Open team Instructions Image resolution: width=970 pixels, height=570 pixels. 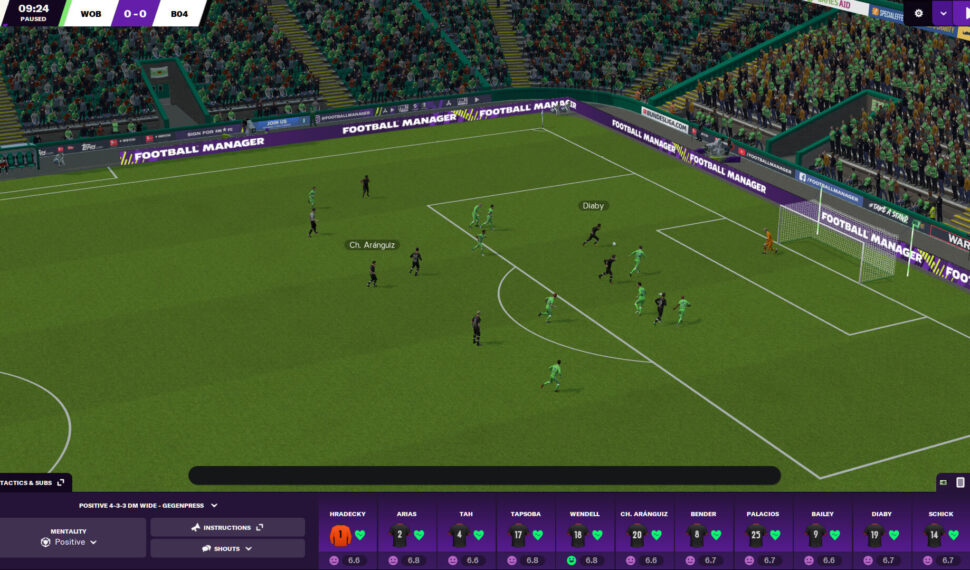(x=227, y=527)
